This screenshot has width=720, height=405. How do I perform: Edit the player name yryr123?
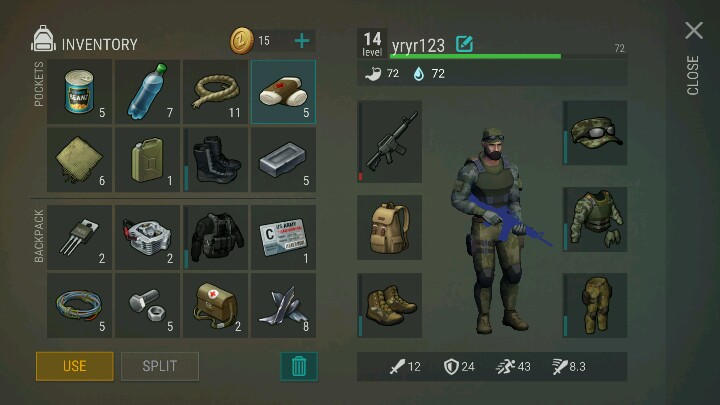pyautogui.click(x=464, y=44)
